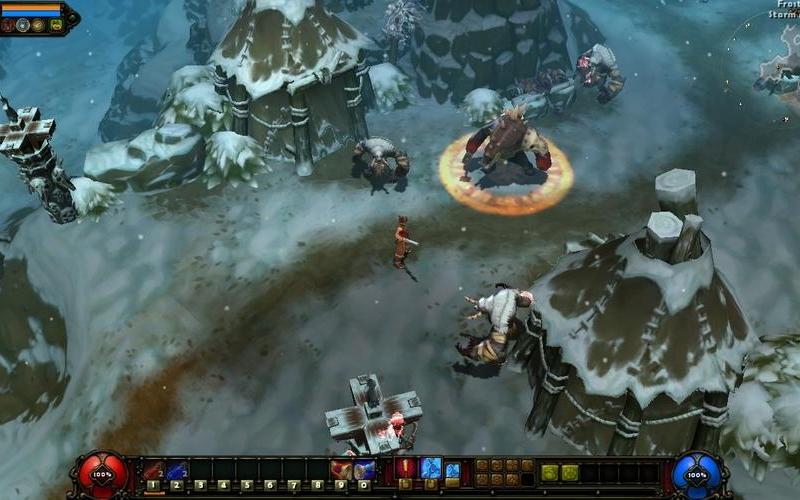Open the second yellow menu button
This screenshot has width=800, height=500.
tap(570, 472)
